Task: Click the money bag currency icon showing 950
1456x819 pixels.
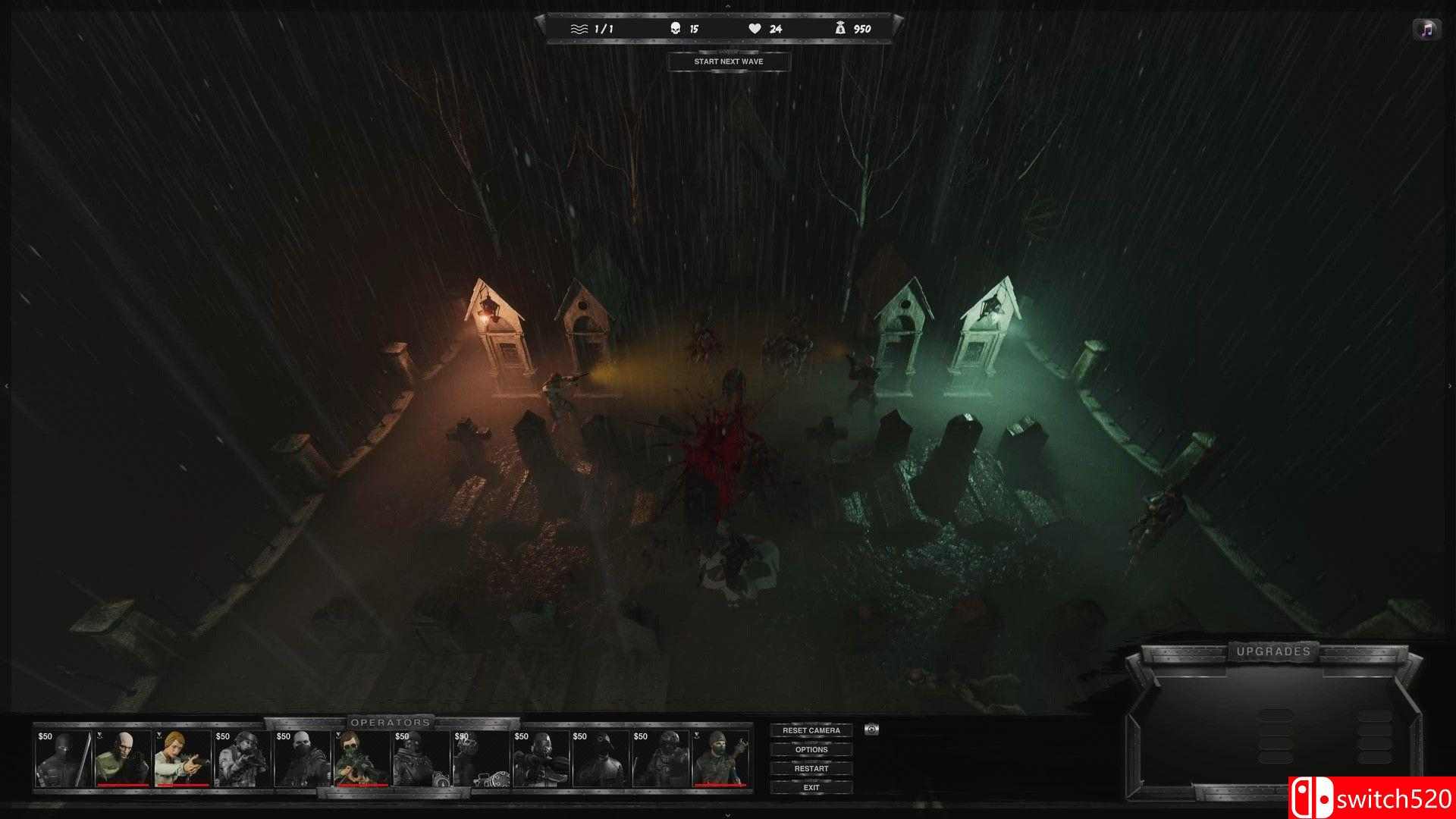Action: (839, 29)
